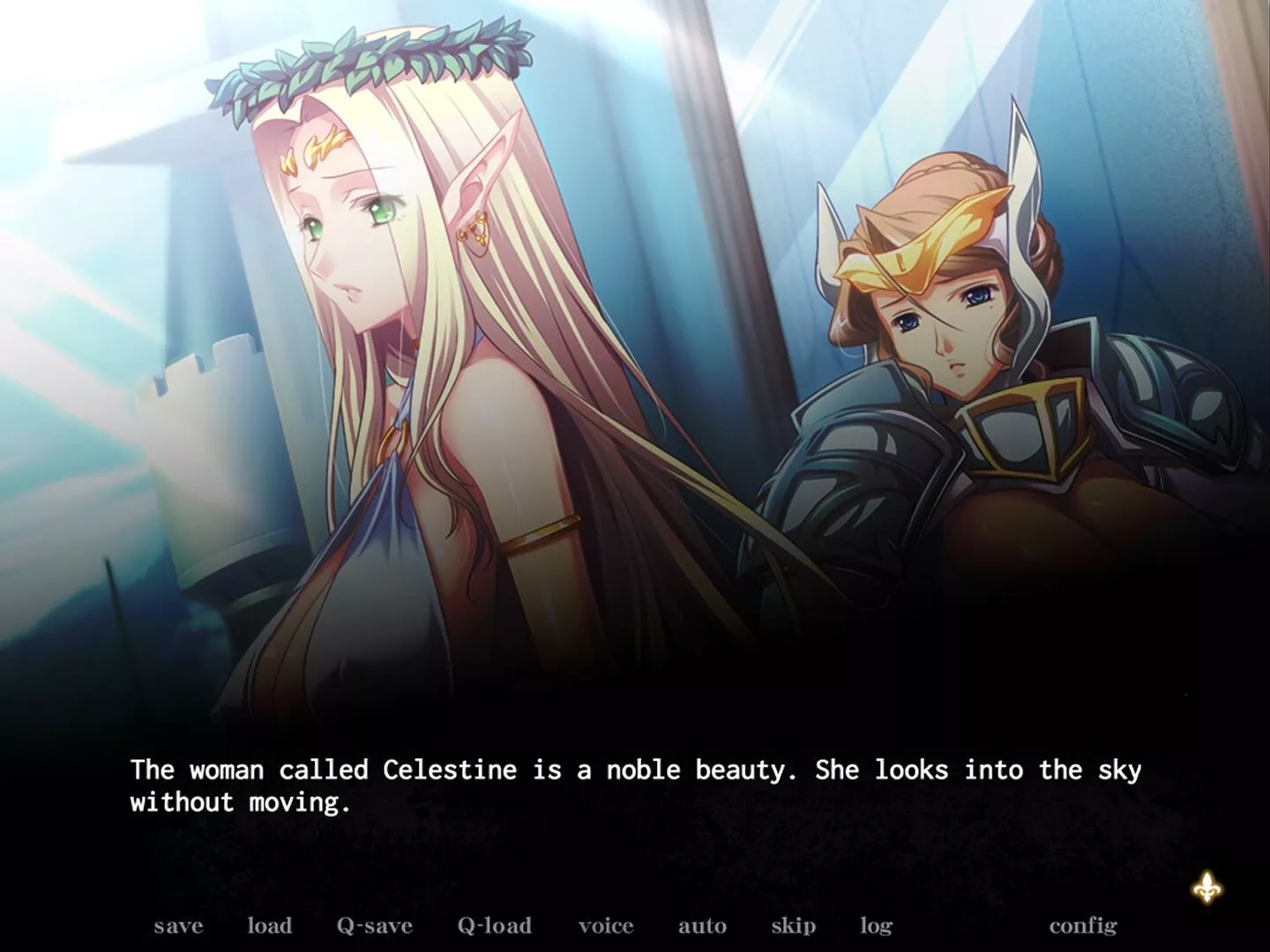The width and height of the screenshot is (1270, 952).
Task: Load the quick slot via Q-load
Action: [x=494, y=926]
